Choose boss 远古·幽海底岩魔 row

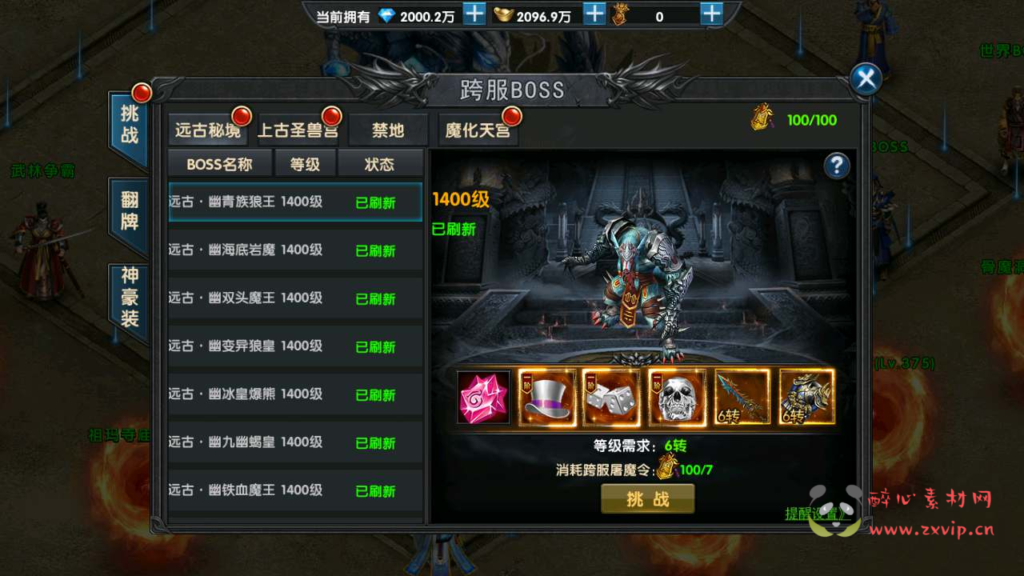click(x=295, y=250)
